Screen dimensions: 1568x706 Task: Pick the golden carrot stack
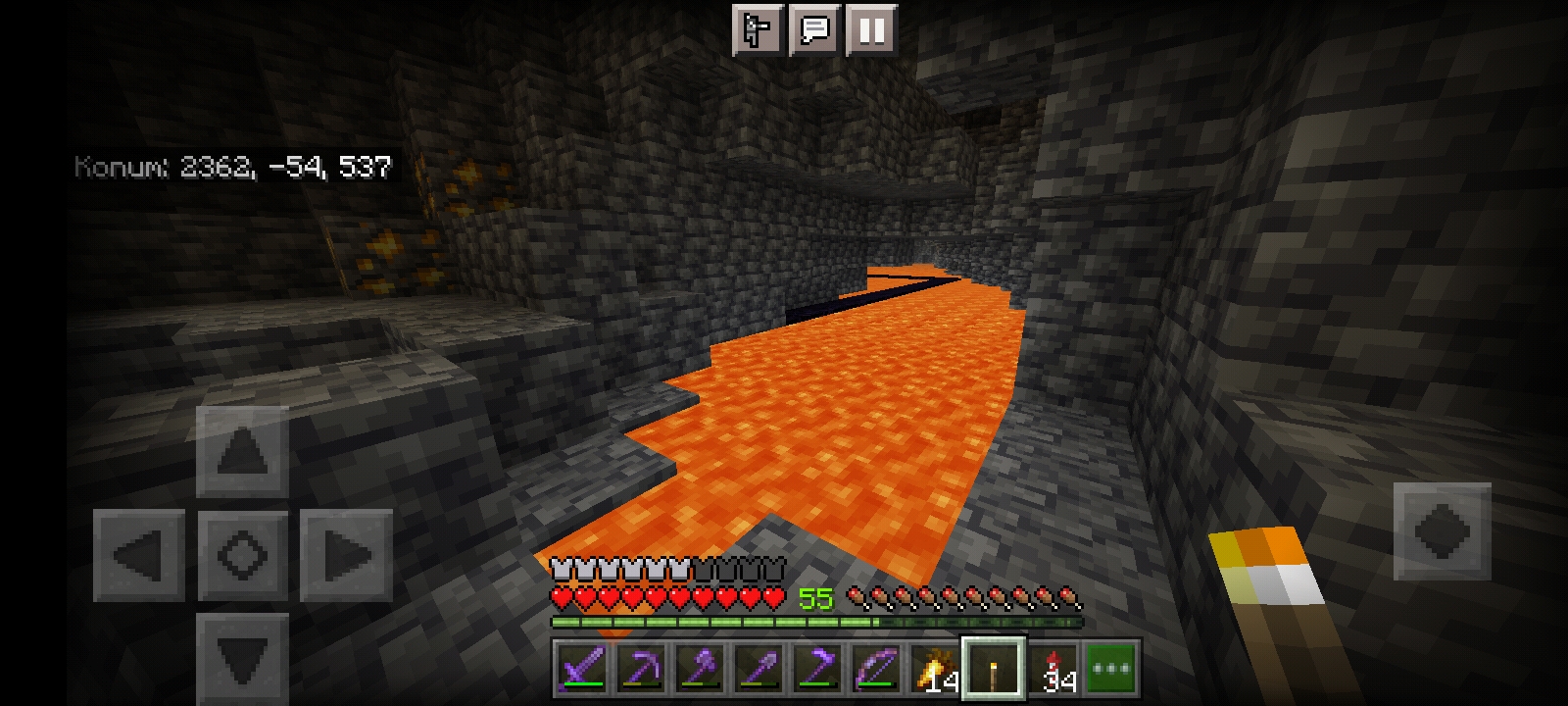pyautogui.click(x=935, y=669)
